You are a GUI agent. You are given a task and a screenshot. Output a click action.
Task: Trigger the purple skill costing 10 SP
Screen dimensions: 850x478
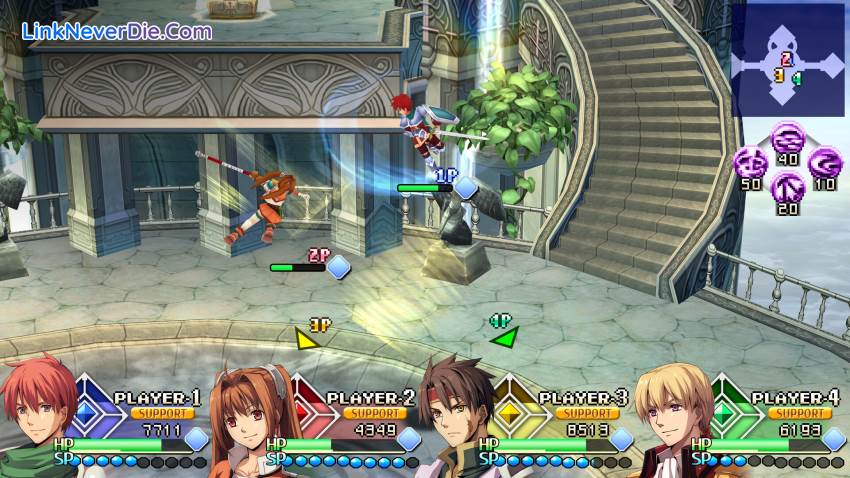pos(823,162)
